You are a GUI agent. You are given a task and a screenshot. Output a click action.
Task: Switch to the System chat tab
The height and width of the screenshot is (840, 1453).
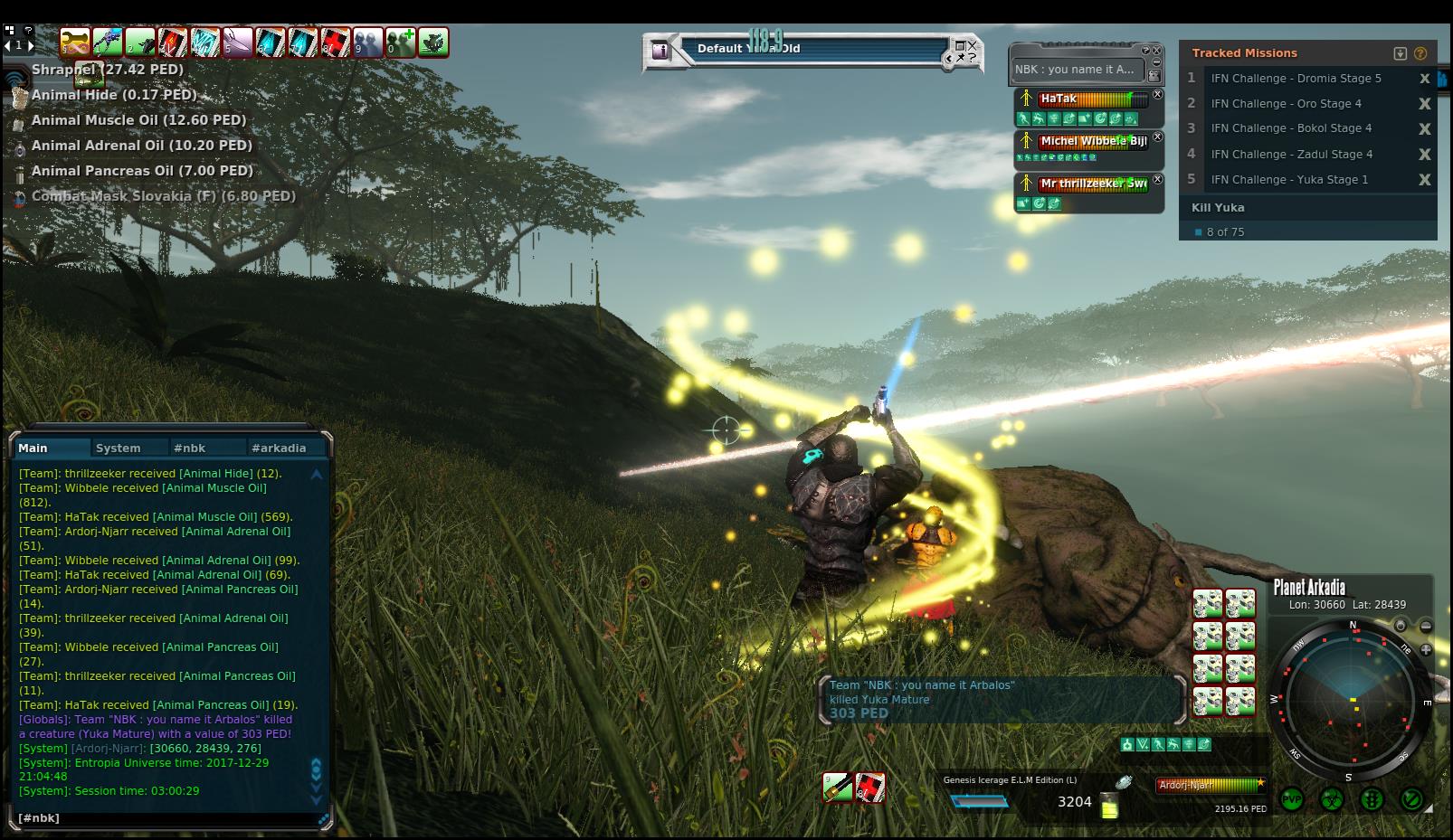[118, 448]
